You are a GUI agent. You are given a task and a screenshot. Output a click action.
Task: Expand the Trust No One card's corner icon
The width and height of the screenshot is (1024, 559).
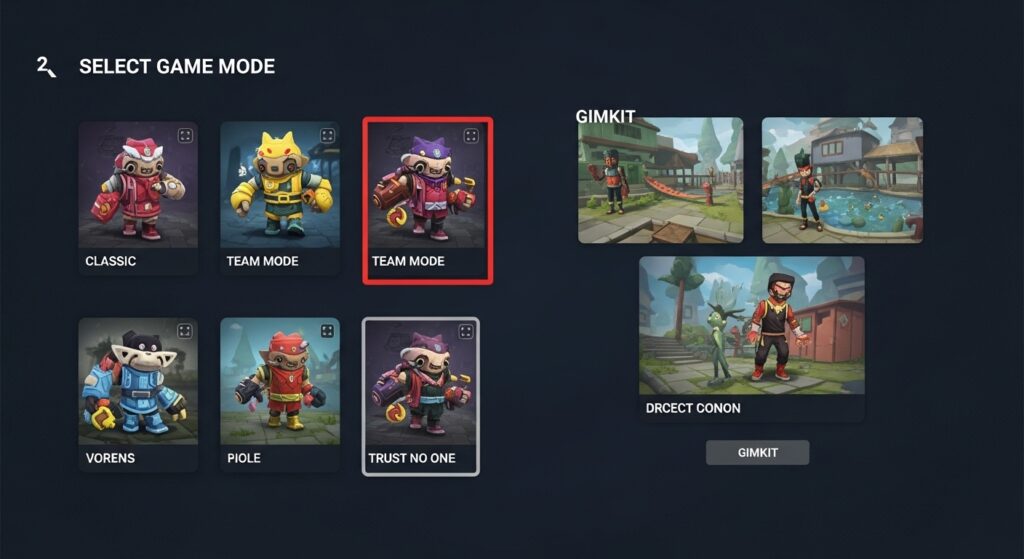tap(465, 332)
